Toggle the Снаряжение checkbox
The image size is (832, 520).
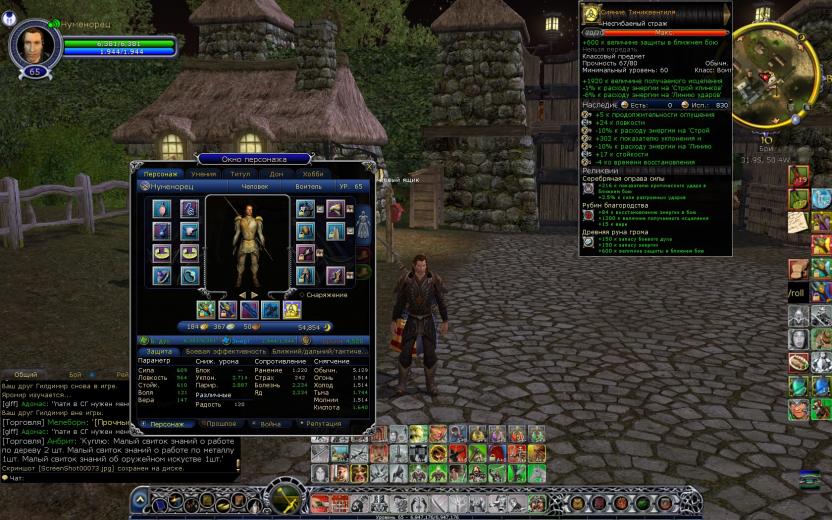(x=302, y=295)
